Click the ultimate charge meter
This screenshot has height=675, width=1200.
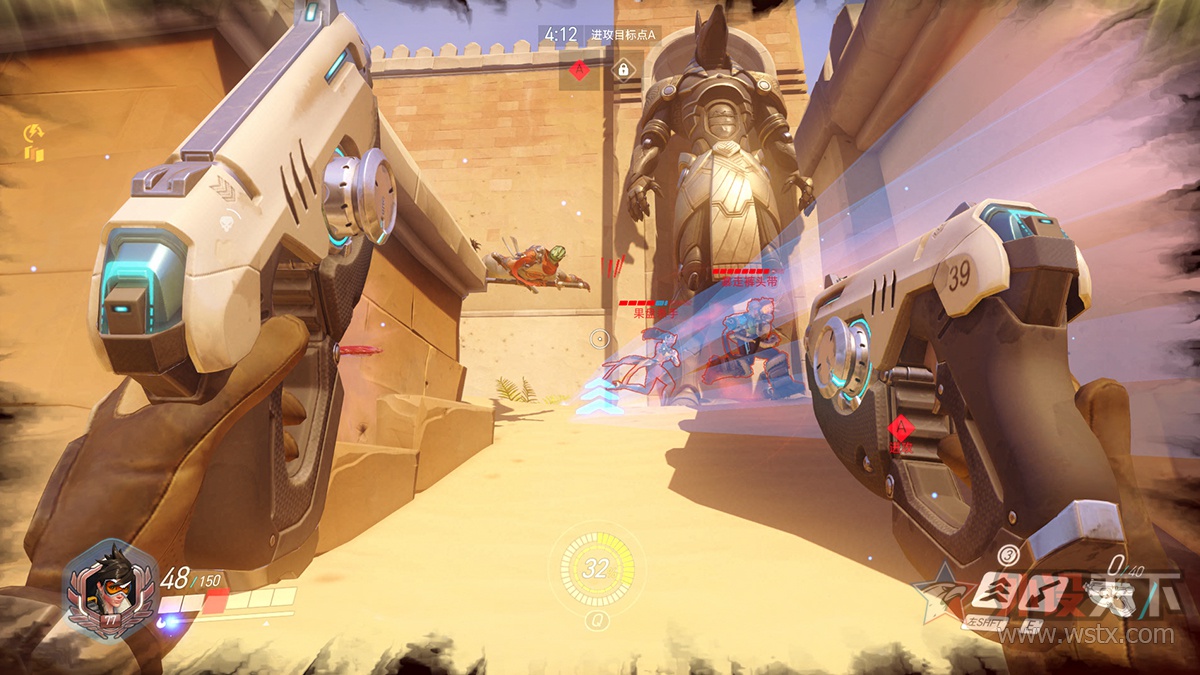596,569
